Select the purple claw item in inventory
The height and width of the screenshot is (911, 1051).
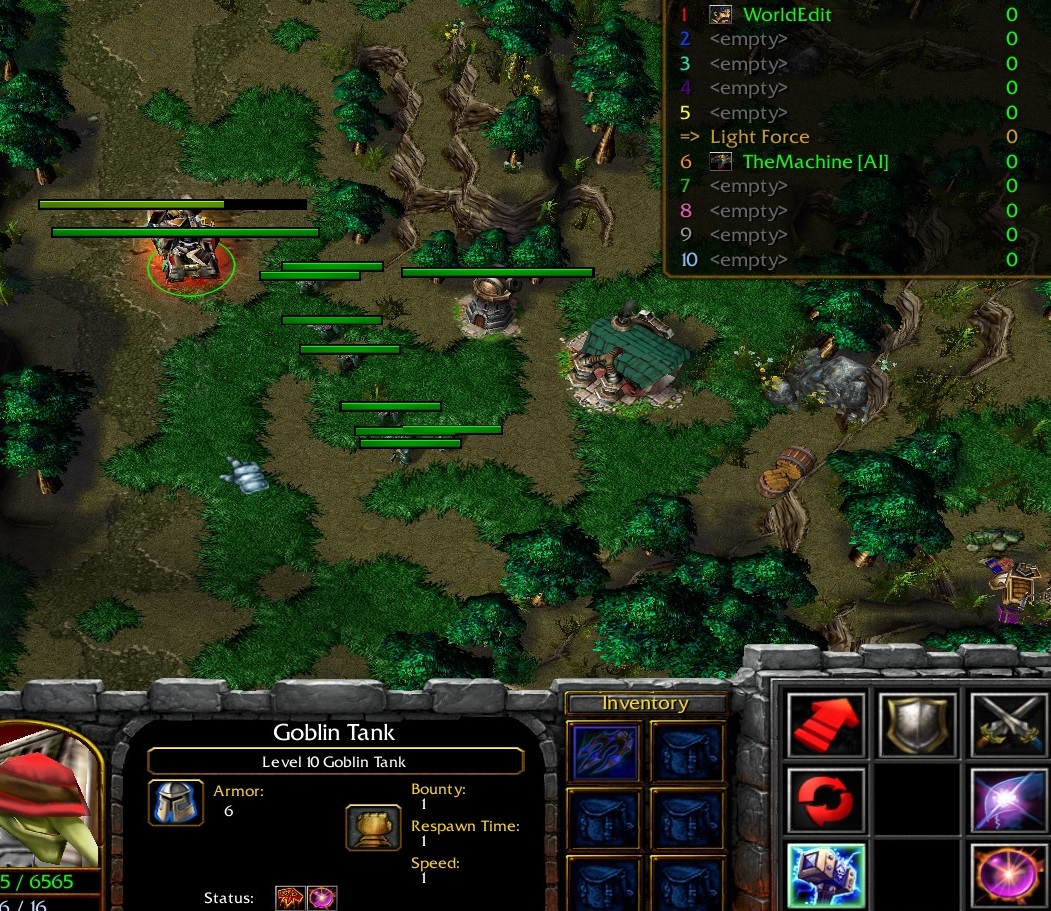(605, 752)
